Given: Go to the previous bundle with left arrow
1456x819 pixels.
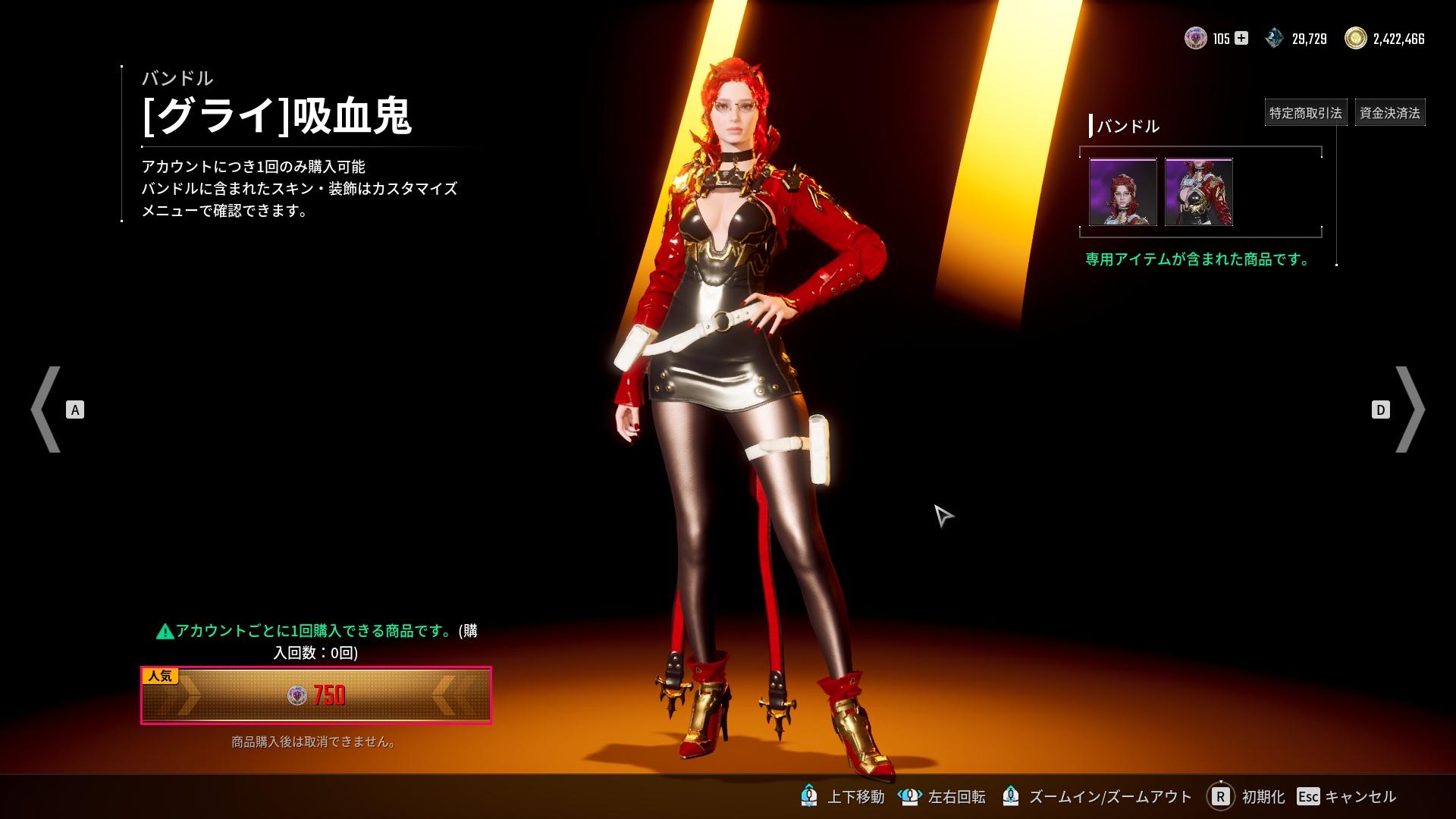Looking at the screenshot, I should pyautogui.click(x=47, y=409).
